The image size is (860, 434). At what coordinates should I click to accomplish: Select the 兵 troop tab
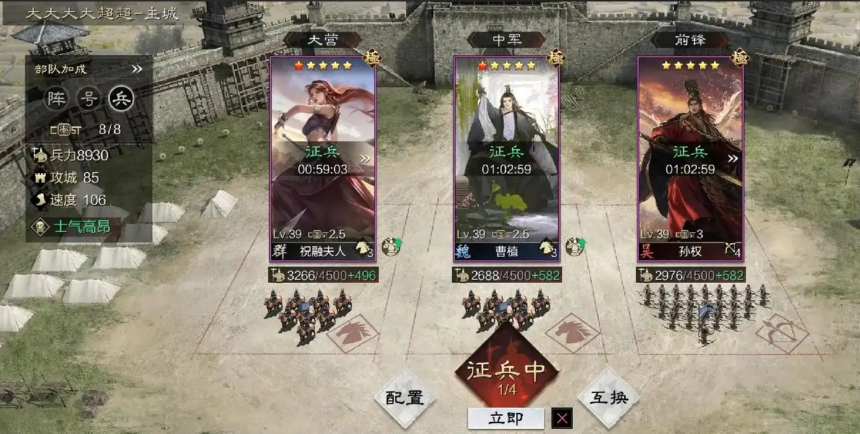coord(121,97)
